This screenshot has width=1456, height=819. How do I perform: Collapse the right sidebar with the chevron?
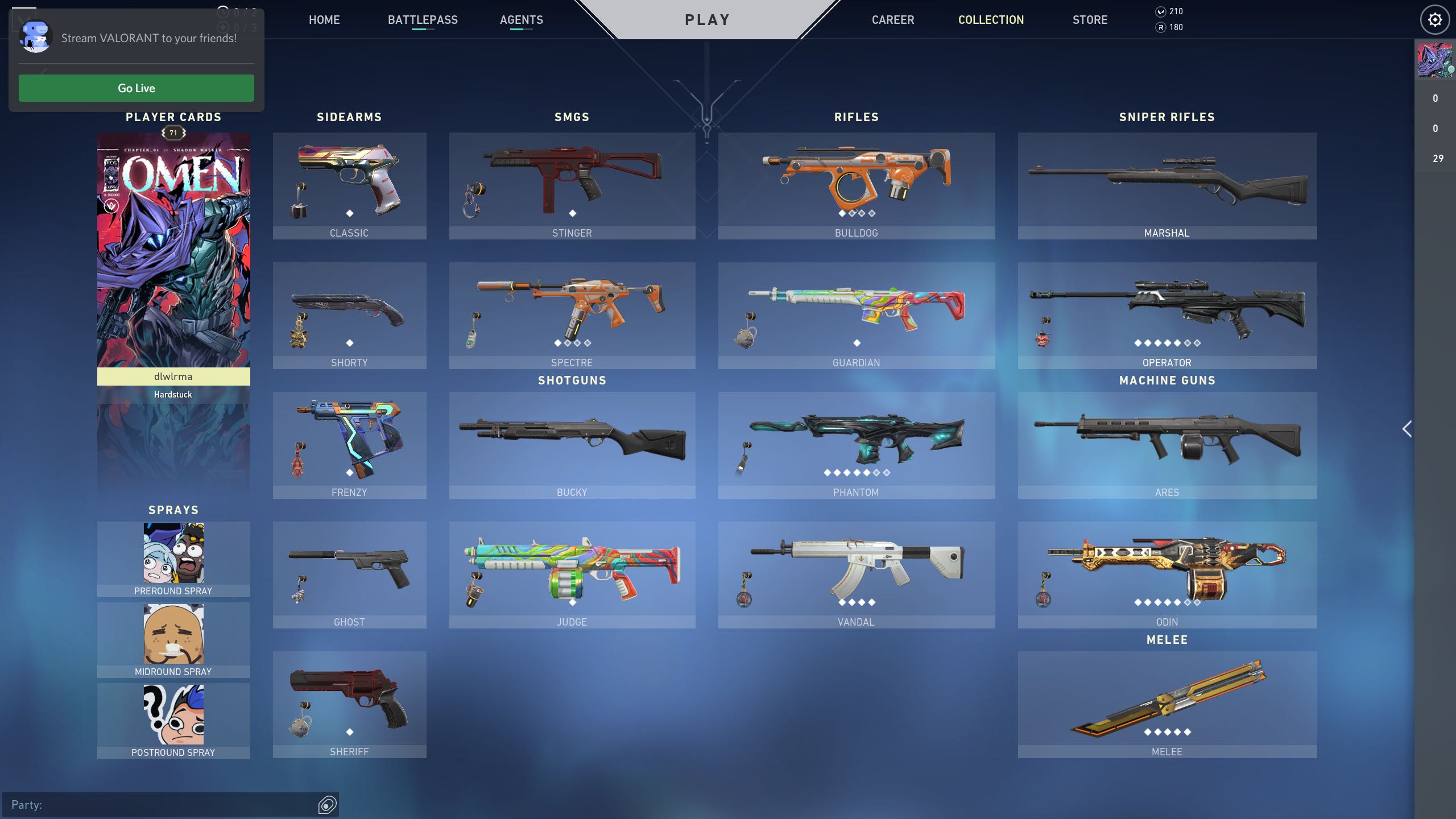(1407, 429)
